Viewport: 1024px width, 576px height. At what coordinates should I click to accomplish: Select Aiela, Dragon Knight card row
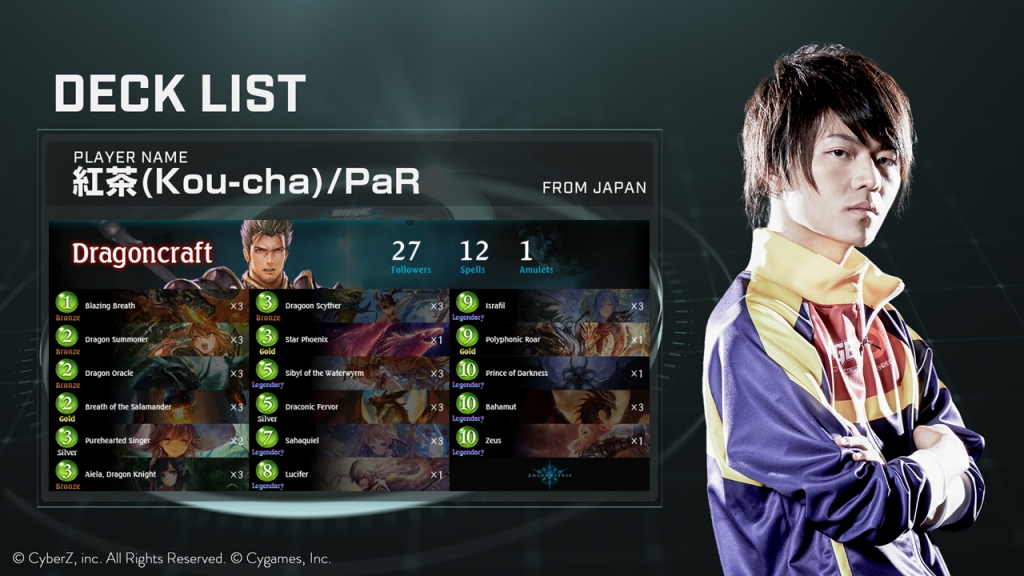(x=150, y=474)
